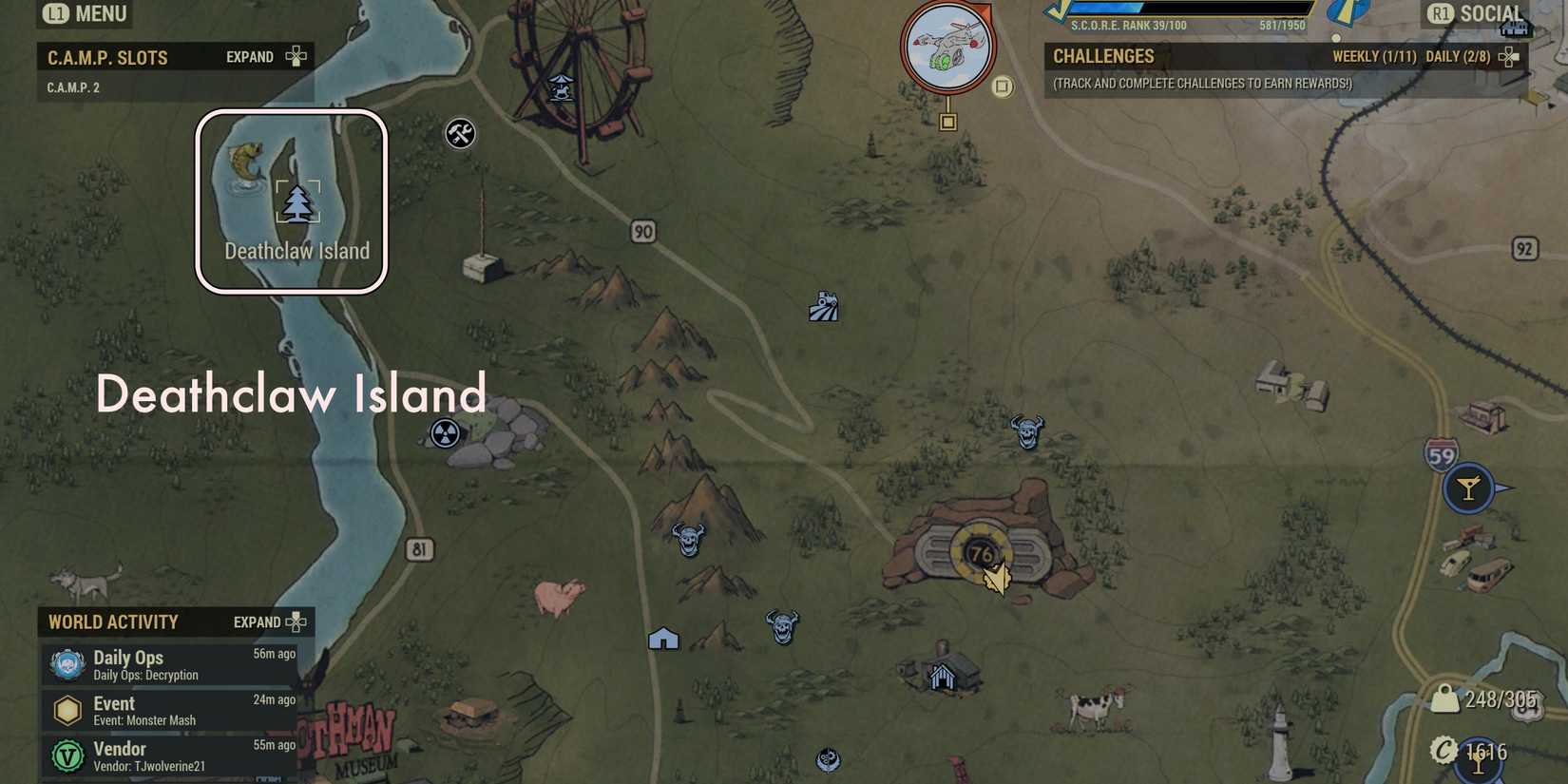Image resolution: width=1568 pixels, height=784 pixels.
Task: Select the fissure site skull marker near the mountains
Action: point(688,540)
